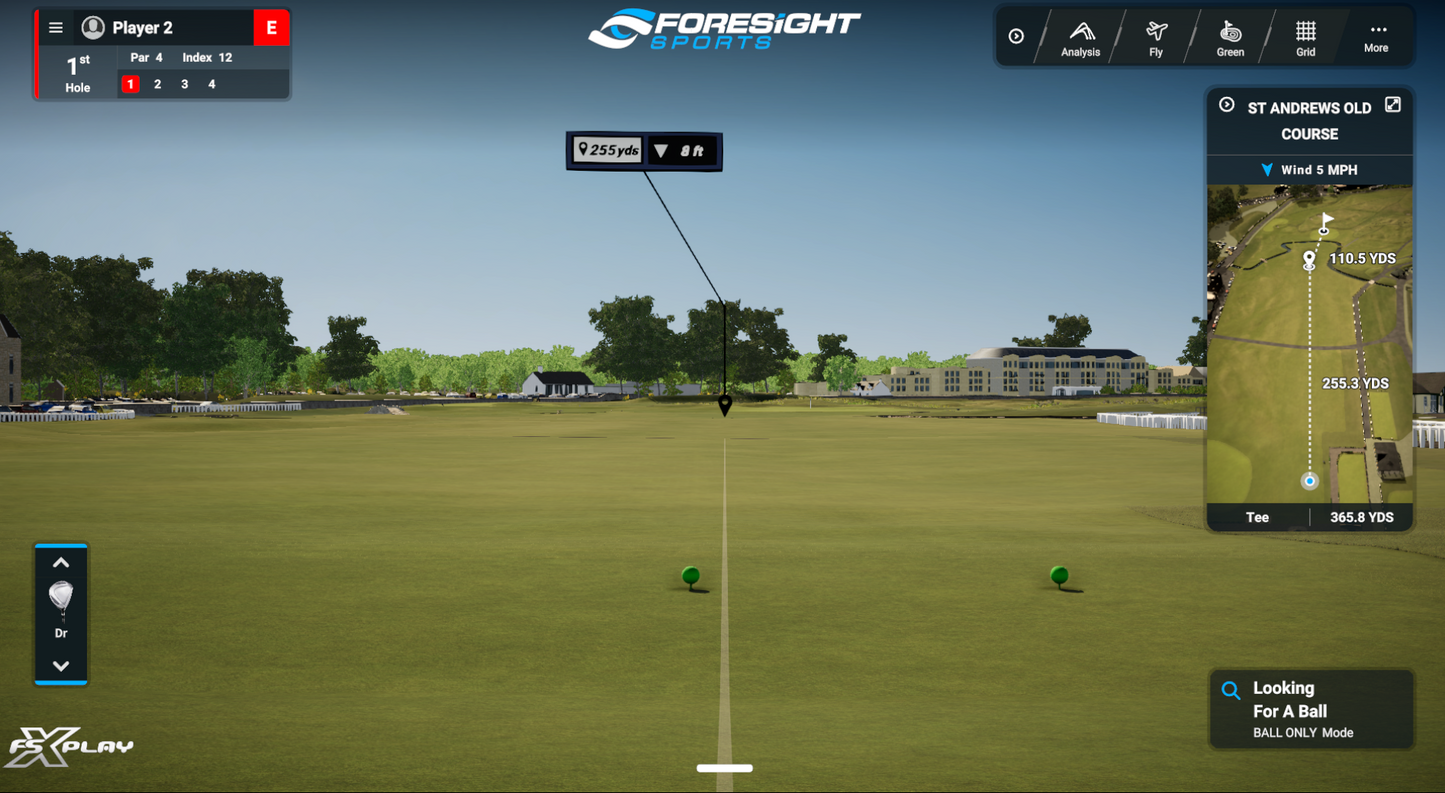Select hole 2 in the scorecard

[156, 84]
